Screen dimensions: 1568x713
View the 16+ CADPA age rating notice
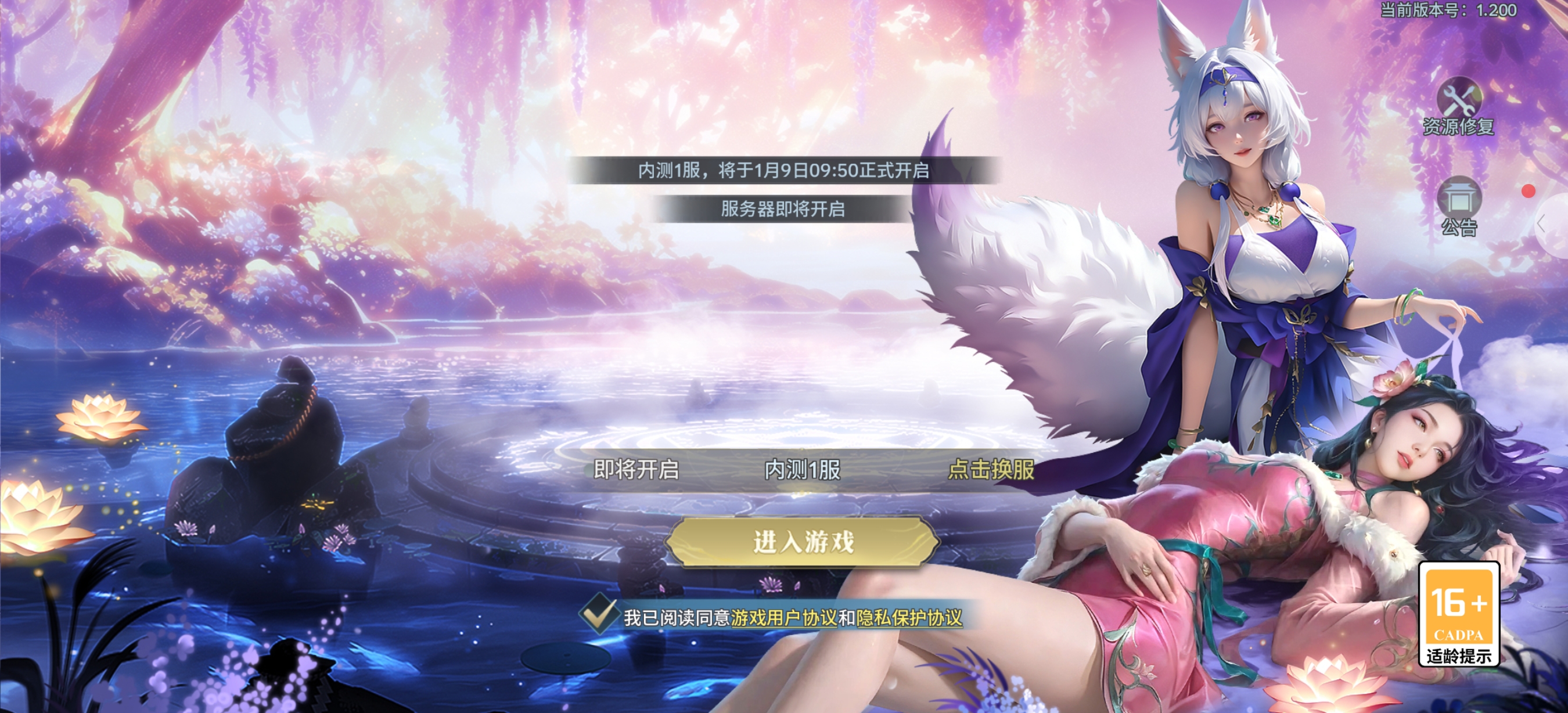coord(1458,614)
